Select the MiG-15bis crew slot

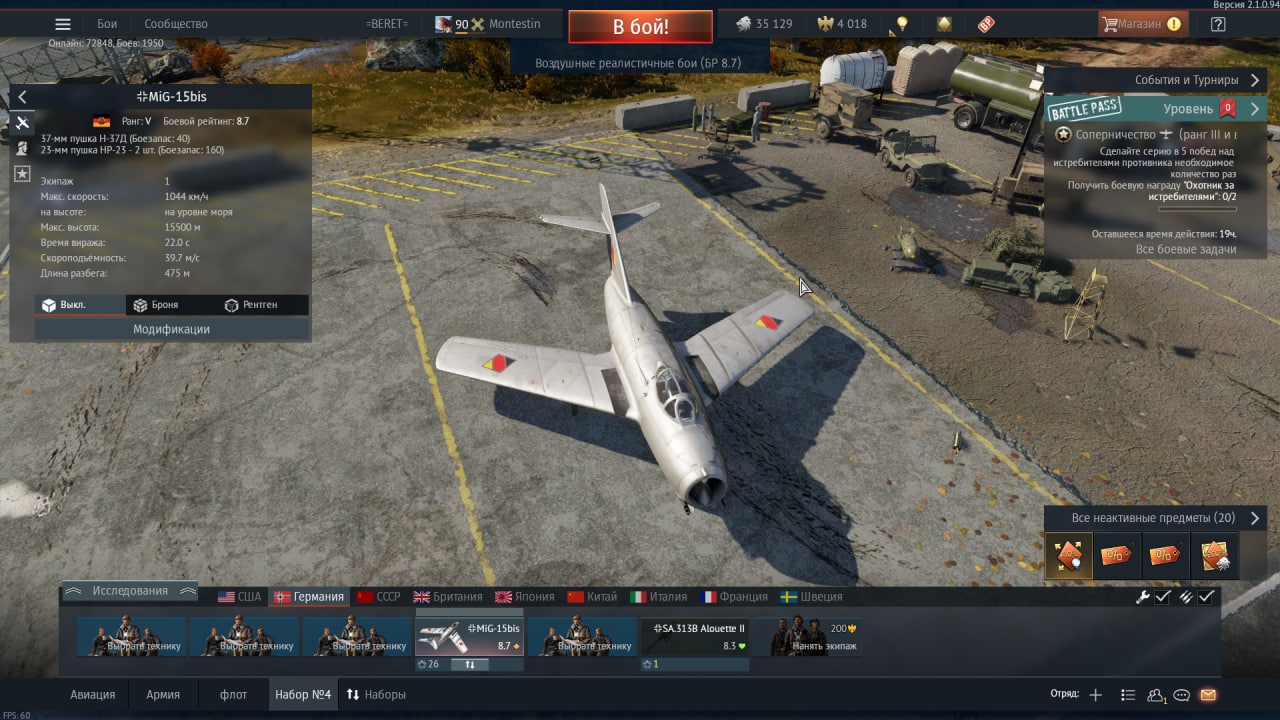pos(469,637)
